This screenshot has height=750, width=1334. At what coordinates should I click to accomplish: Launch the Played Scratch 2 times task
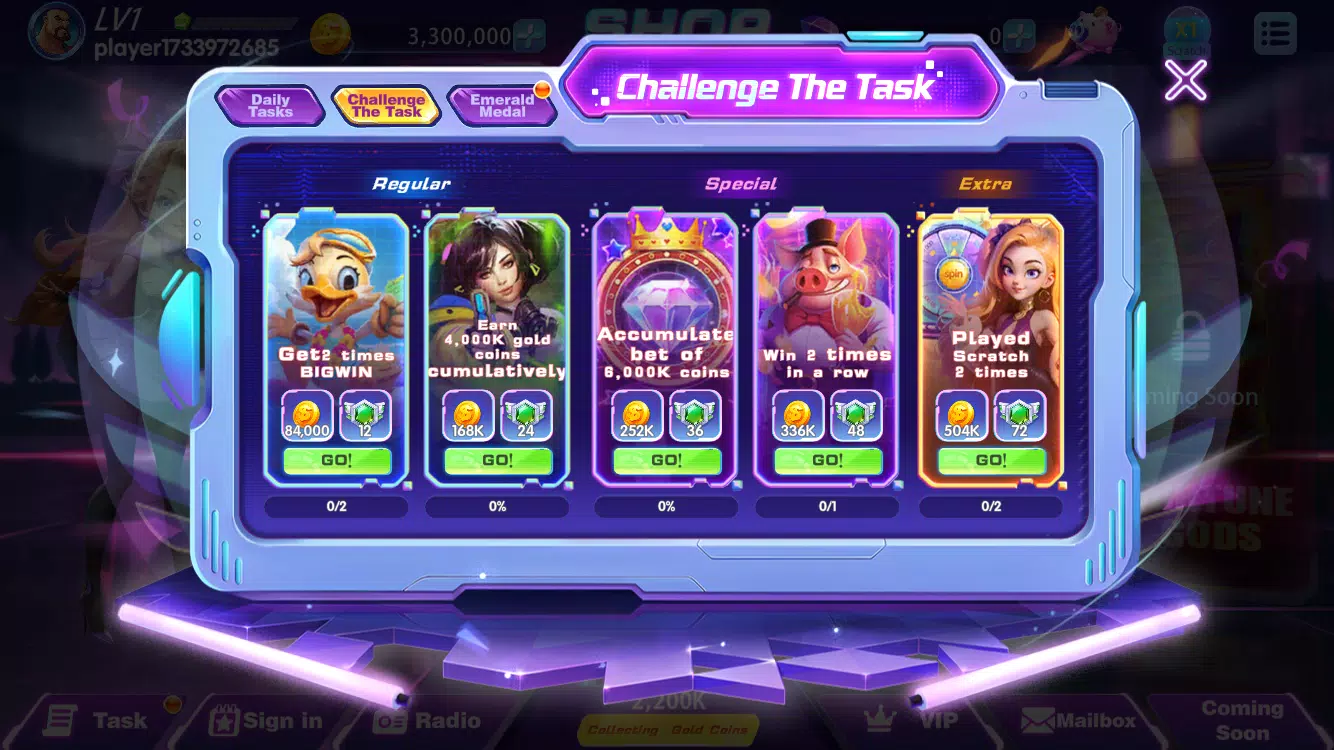tap(991, 460)
